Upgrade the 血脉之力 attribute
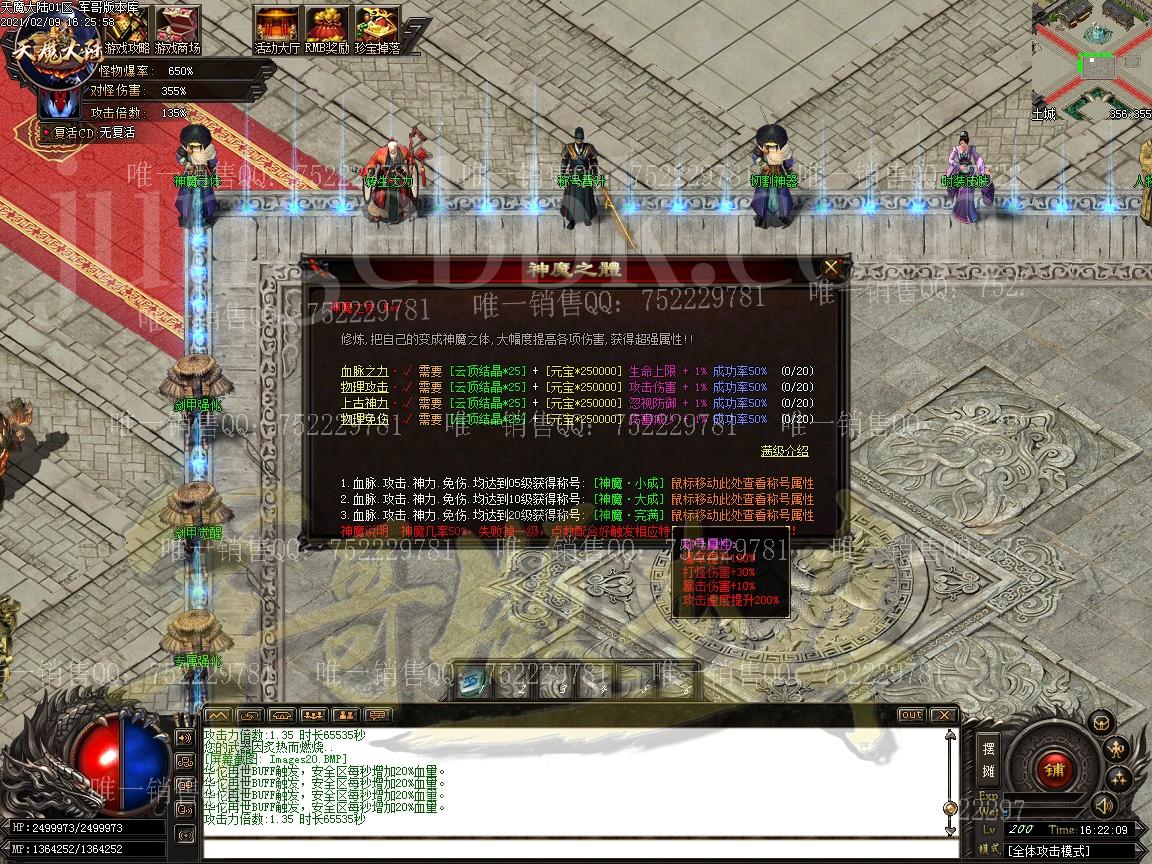The height and width of the screenshot is (864, 1152). [364, 371]
